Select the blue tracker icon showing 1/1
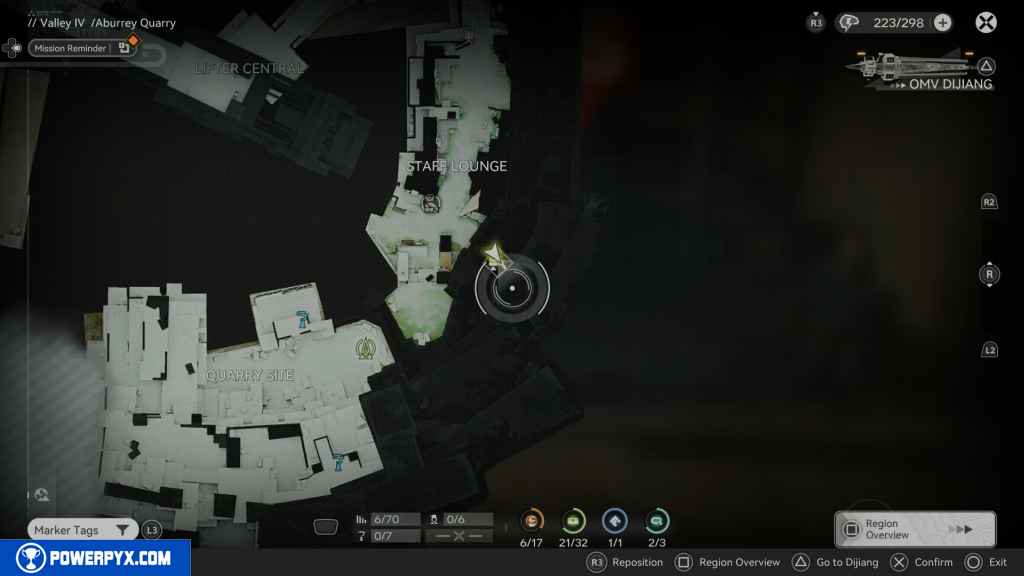 pyautogui.click(x=615, y=521)
